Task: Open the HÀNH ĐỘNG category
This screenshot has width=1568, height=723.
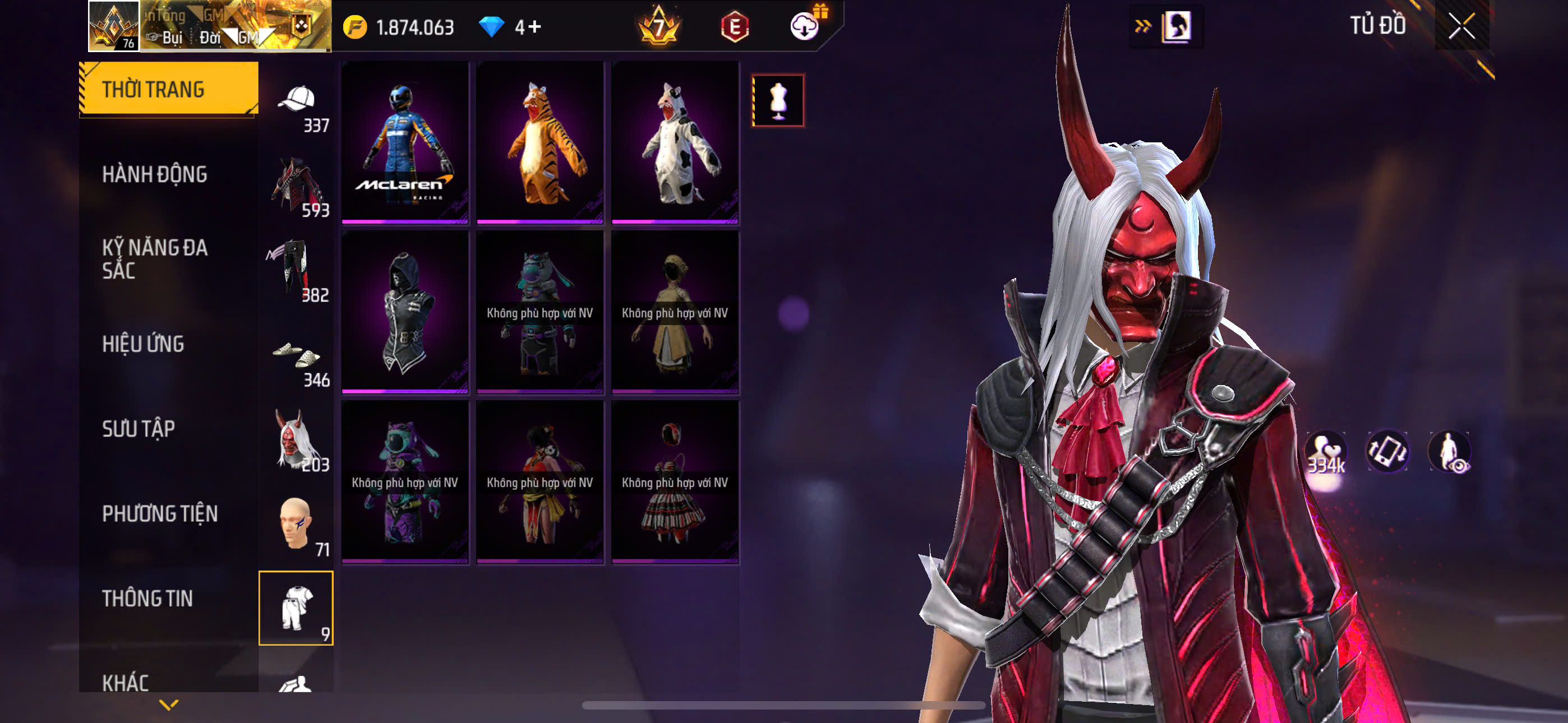Action: pos(155,175)
